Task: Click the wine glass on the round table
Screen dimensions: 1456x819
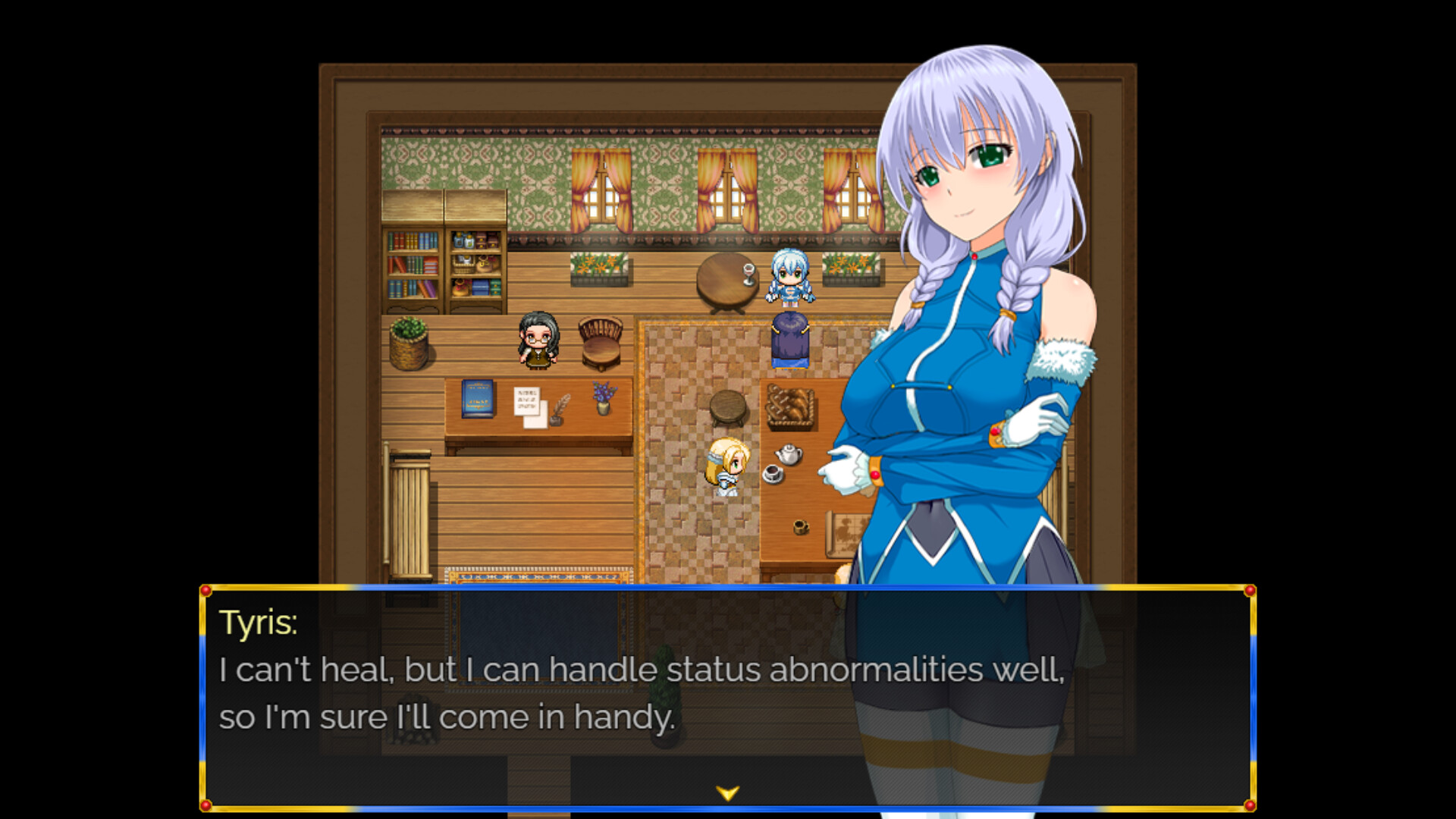Action: (748, 269)
